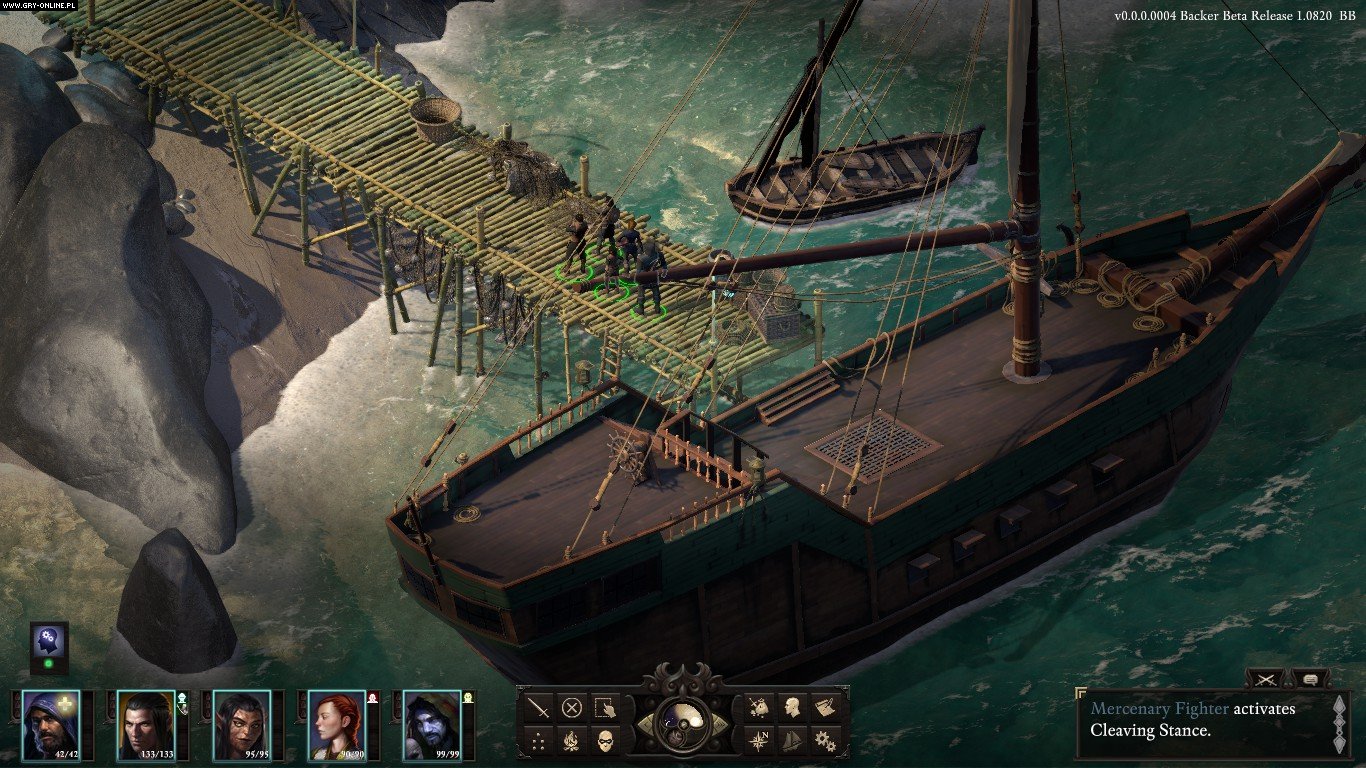Click the circled X cancel action button

572,708
